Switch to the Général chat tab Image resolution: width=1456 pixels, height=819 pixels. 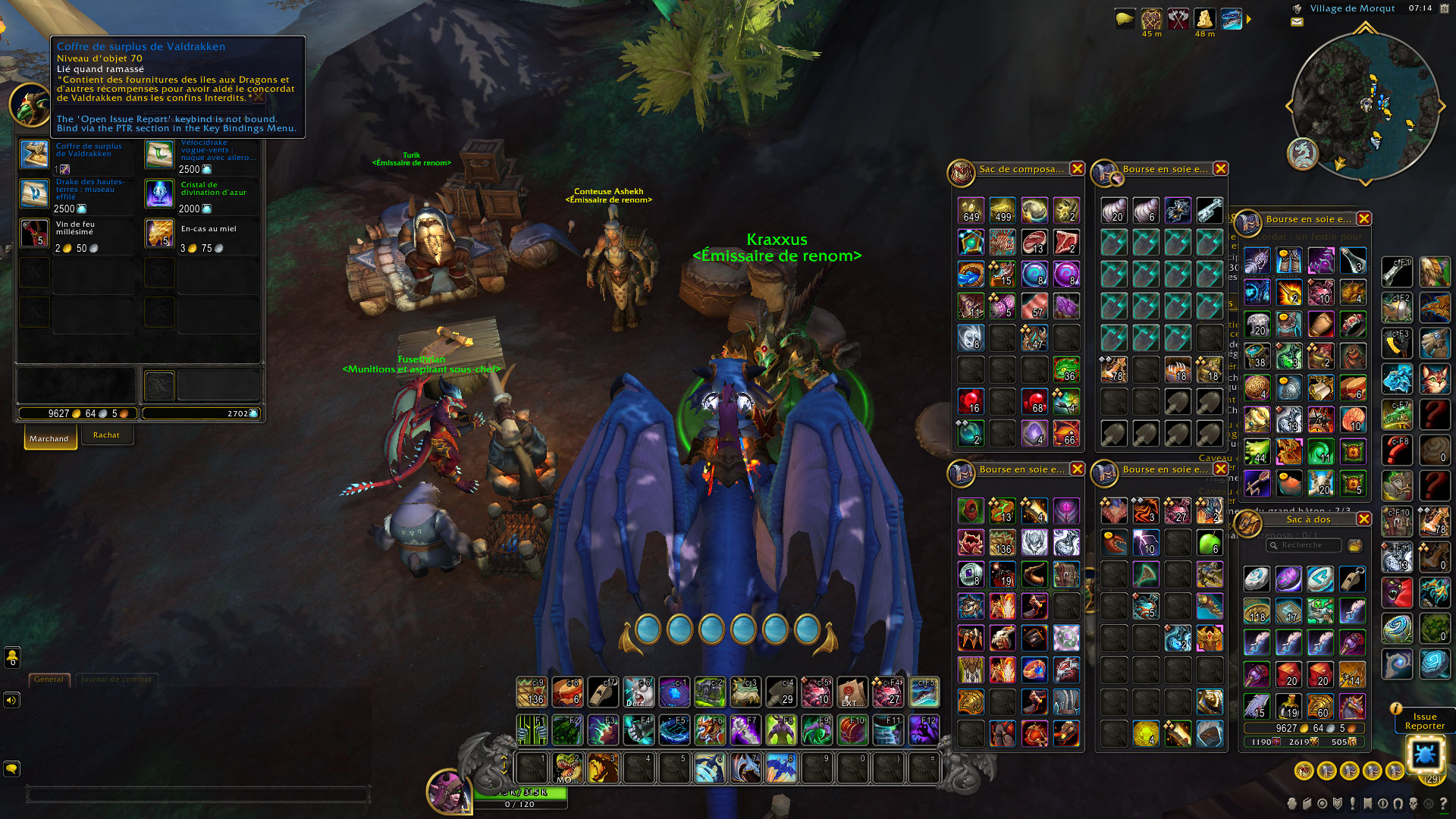(x=49, y=679)
